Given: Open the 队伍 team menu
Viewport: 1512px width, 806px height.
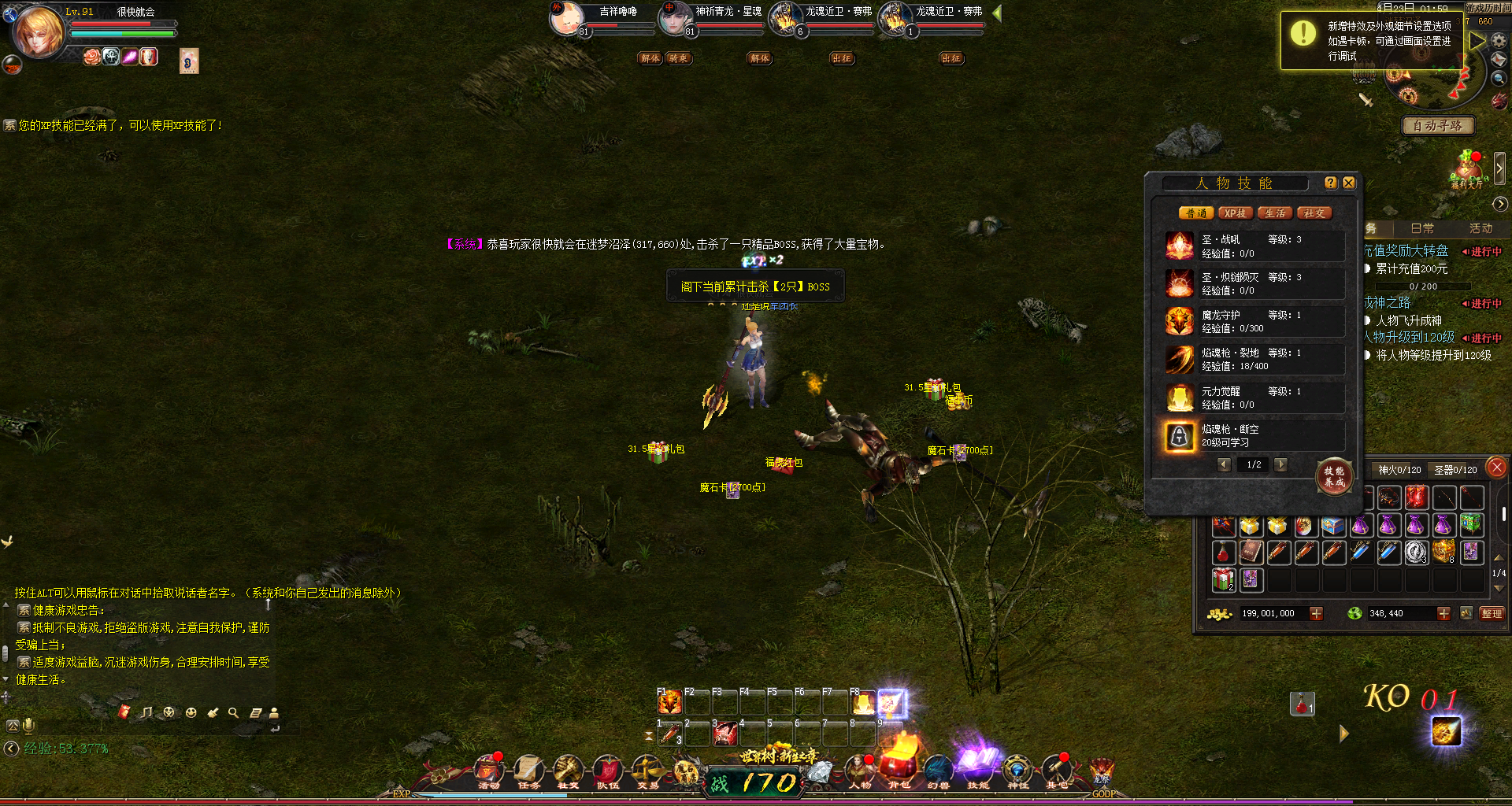Looking at the screenshot, I should tap(607, 773).
